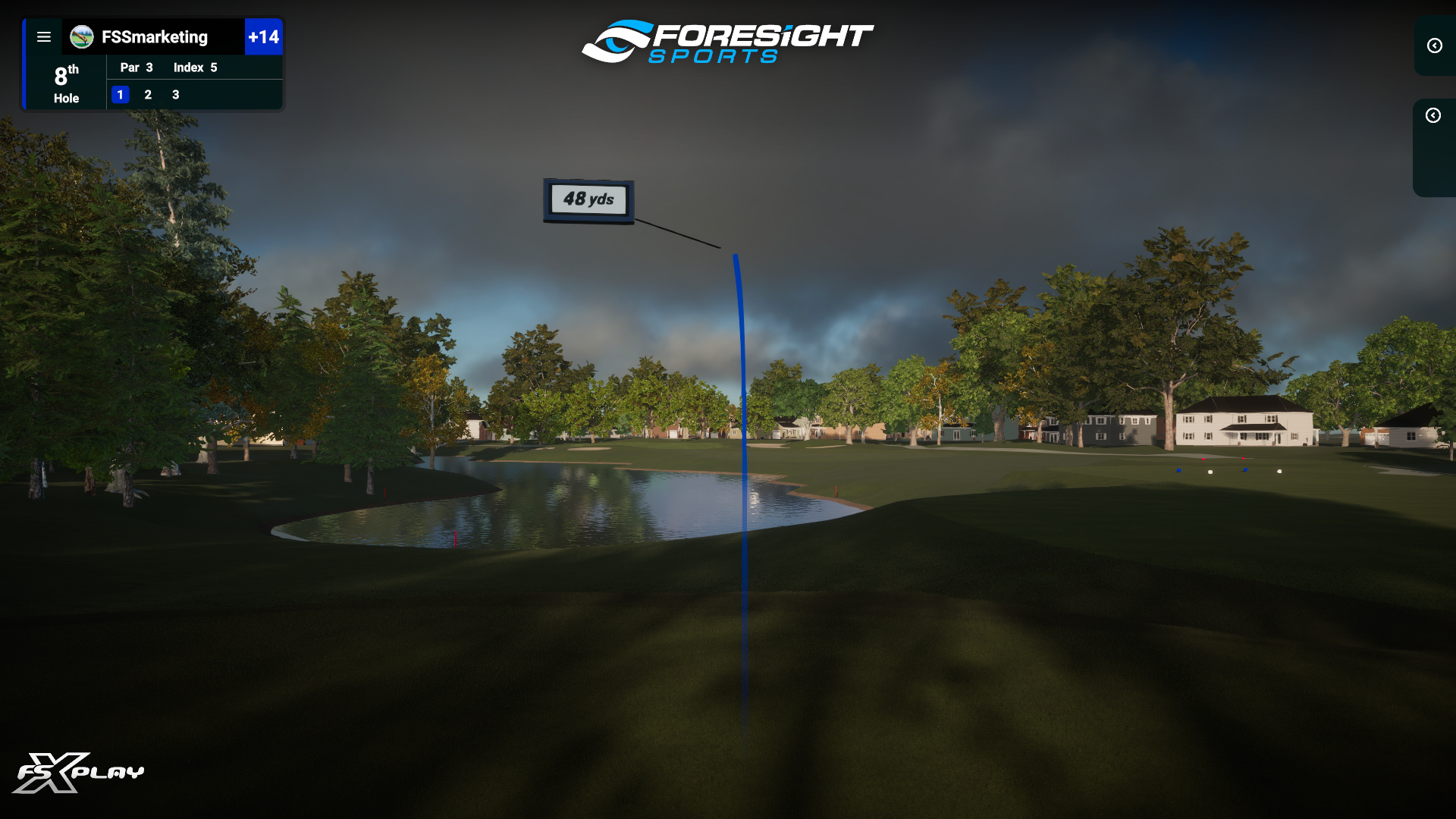Click the top chevron panel icon on right edge

1433,46
